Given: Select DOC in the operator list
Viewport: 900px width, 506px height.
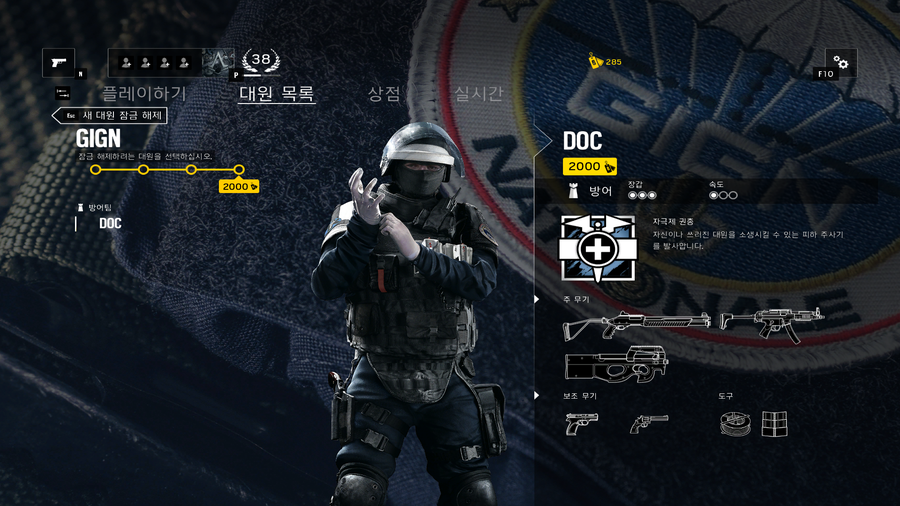Looking at the screenshot, I should click(x=110, y=223).
